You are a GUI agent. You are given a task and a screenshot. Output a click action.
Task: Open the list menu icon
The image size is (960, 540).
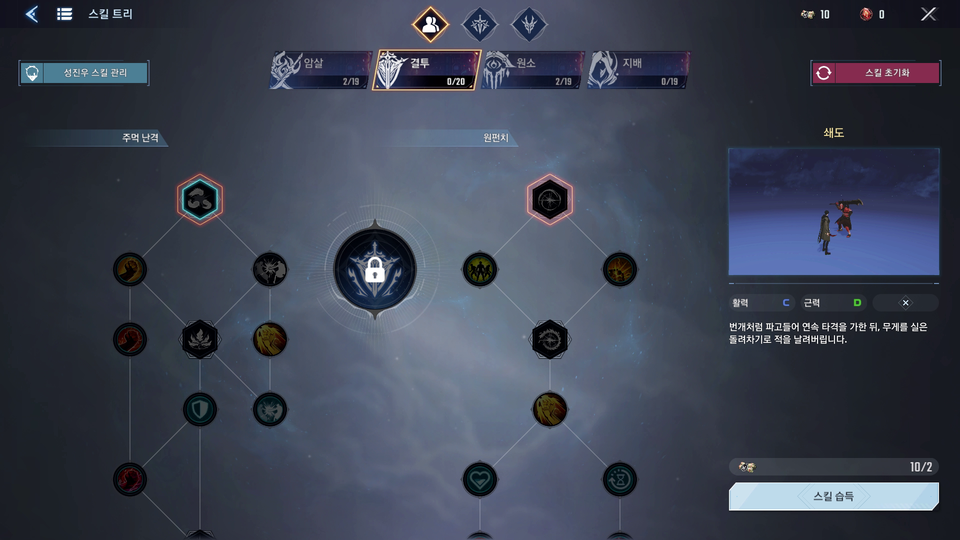pos(65,14)
